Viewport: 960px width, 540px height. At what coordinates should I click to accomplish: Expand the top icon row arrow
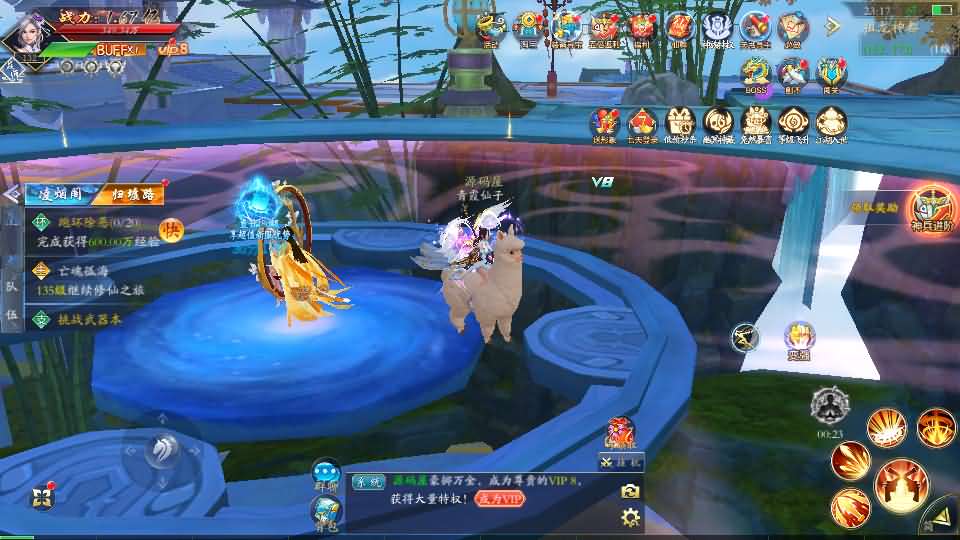831,26
